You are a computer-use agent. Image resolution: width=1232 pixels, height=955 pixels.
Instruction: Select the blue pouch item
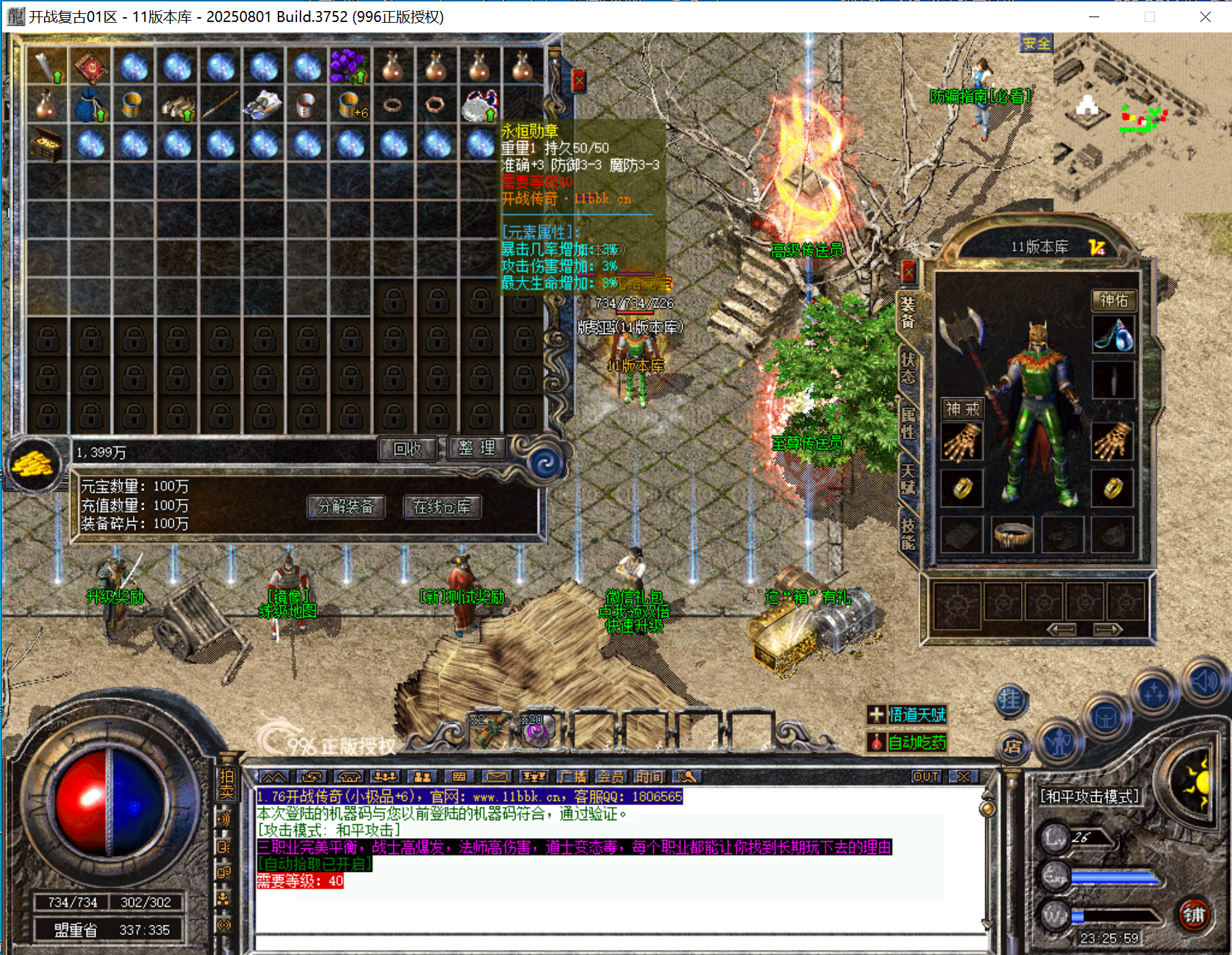pos(89,105)
